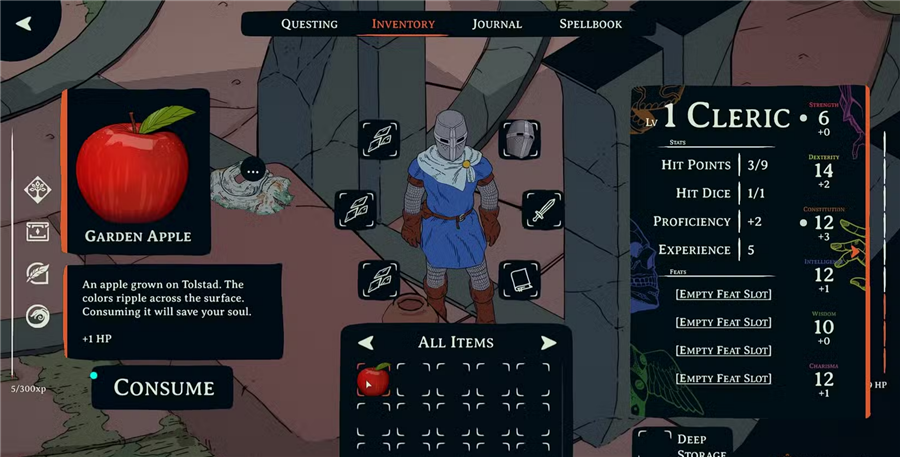
Task: Click the circular swirl sidebar icon
Action: pyautogui.click(x=38, y=316)
